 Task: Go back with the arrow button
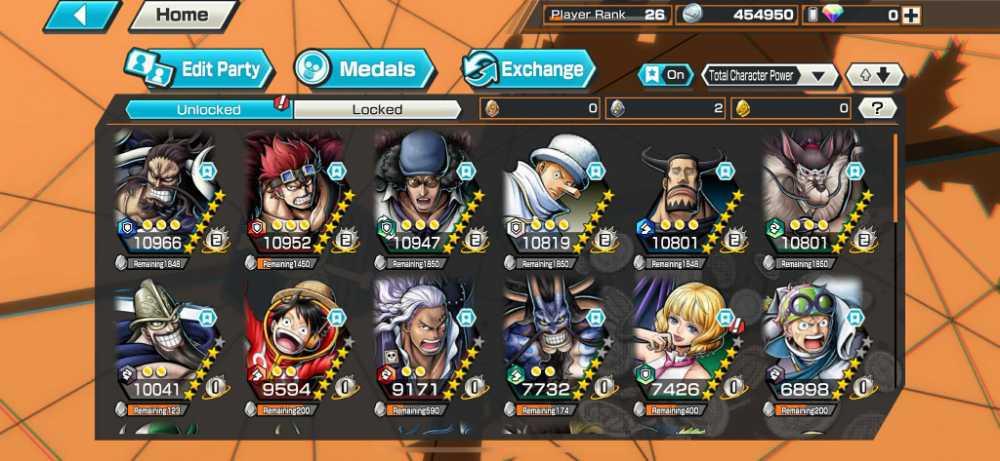pyautogui.click(x=81, y=16)
